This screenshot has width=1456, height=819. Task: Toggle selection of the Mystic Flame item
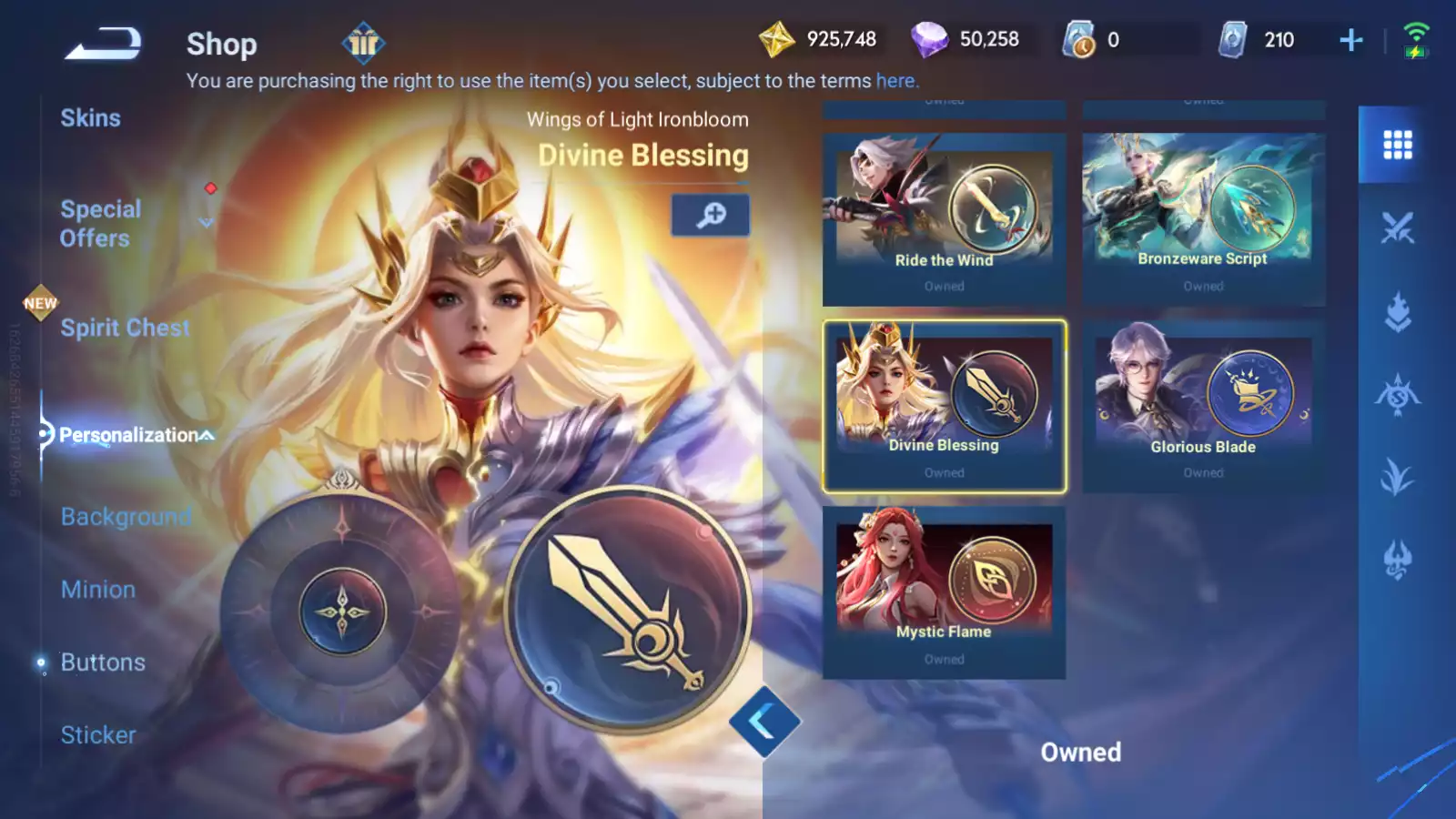point(944,582)
